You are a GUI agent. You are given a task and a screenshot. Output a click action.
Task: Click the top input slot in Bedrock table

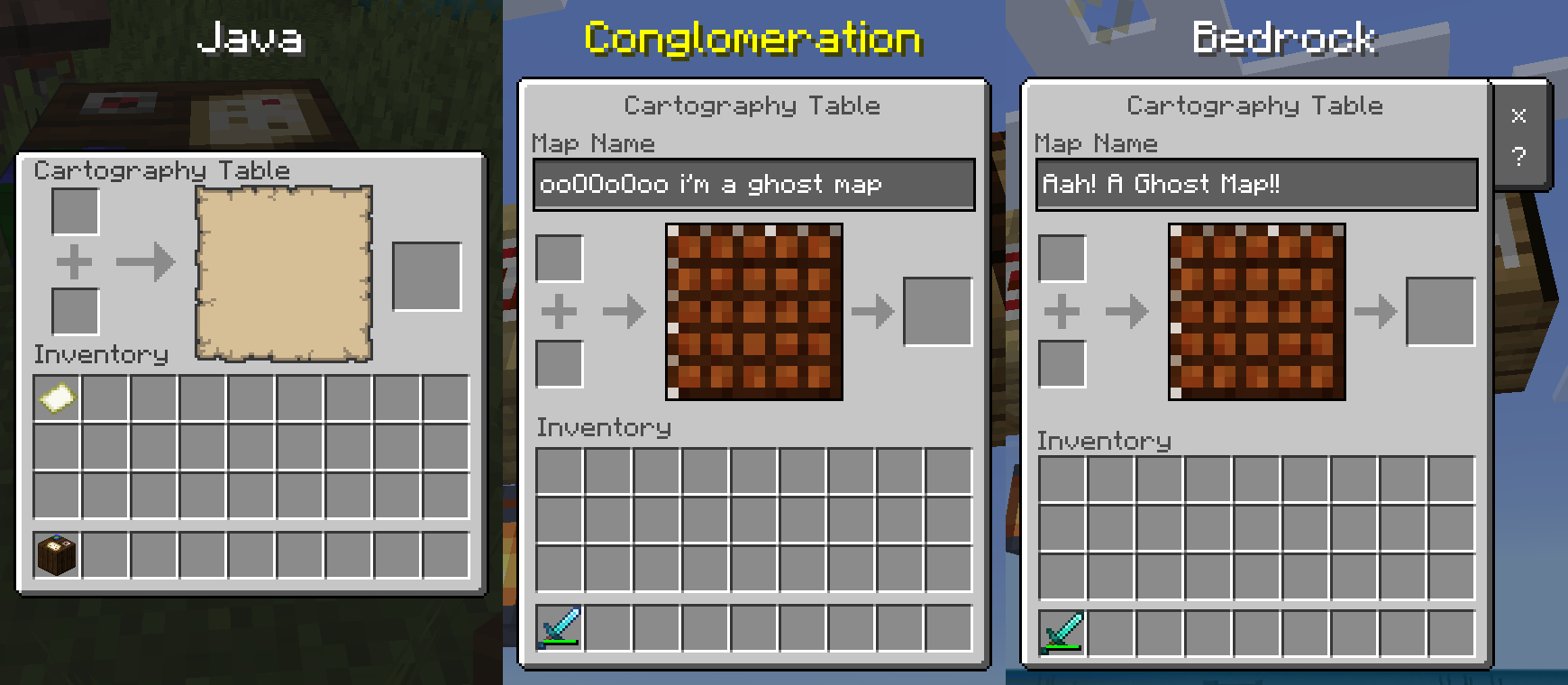pos(1062,259)
